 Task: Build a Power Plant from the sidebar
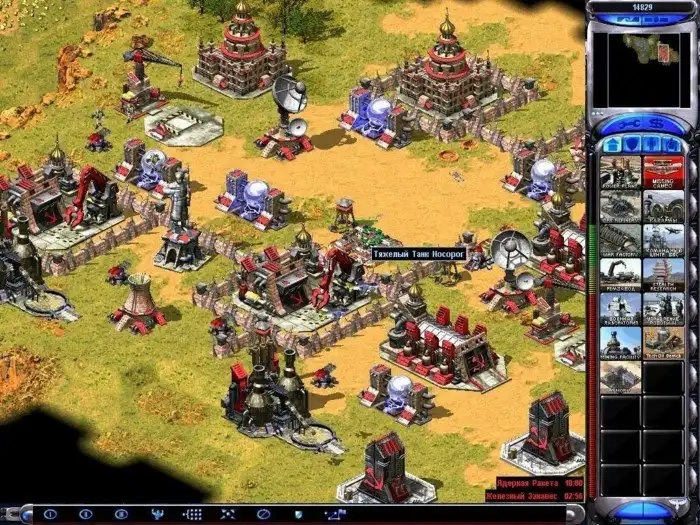click(620, 170)
